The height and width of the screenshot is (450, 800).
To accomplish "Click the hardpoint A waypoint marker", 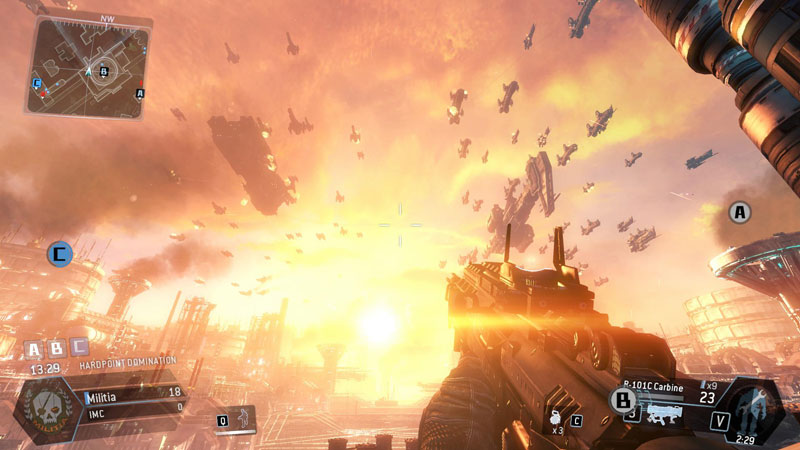I will 739,212.
